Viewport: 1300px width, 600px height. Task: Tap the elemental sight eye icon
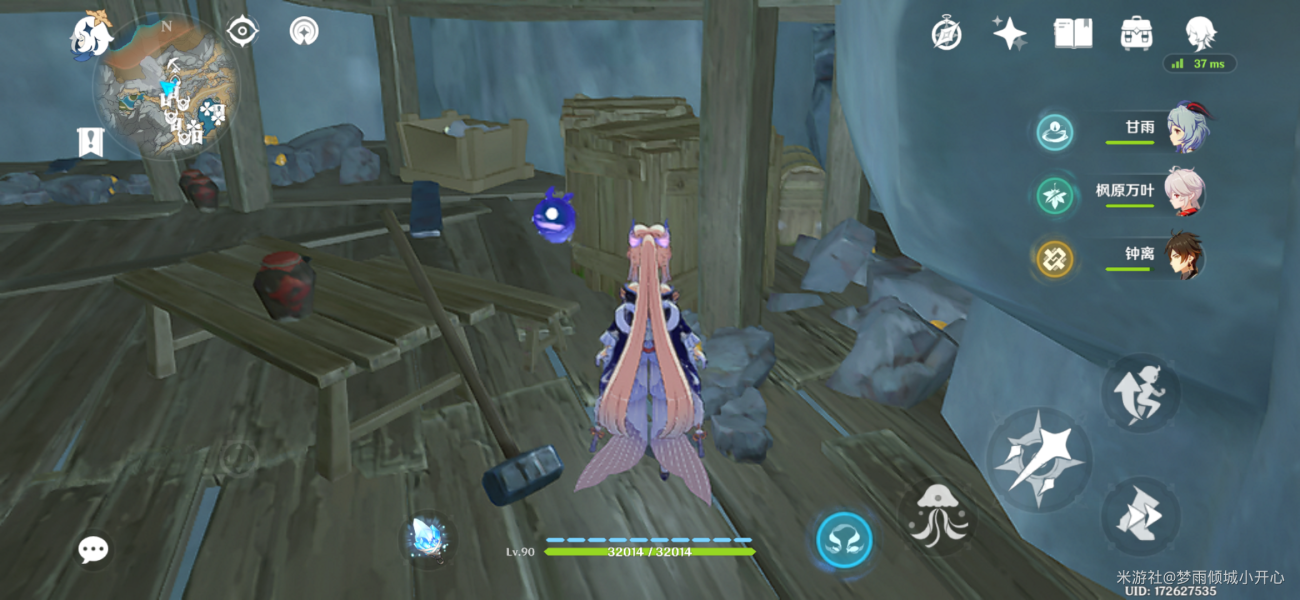pos(242,32)
